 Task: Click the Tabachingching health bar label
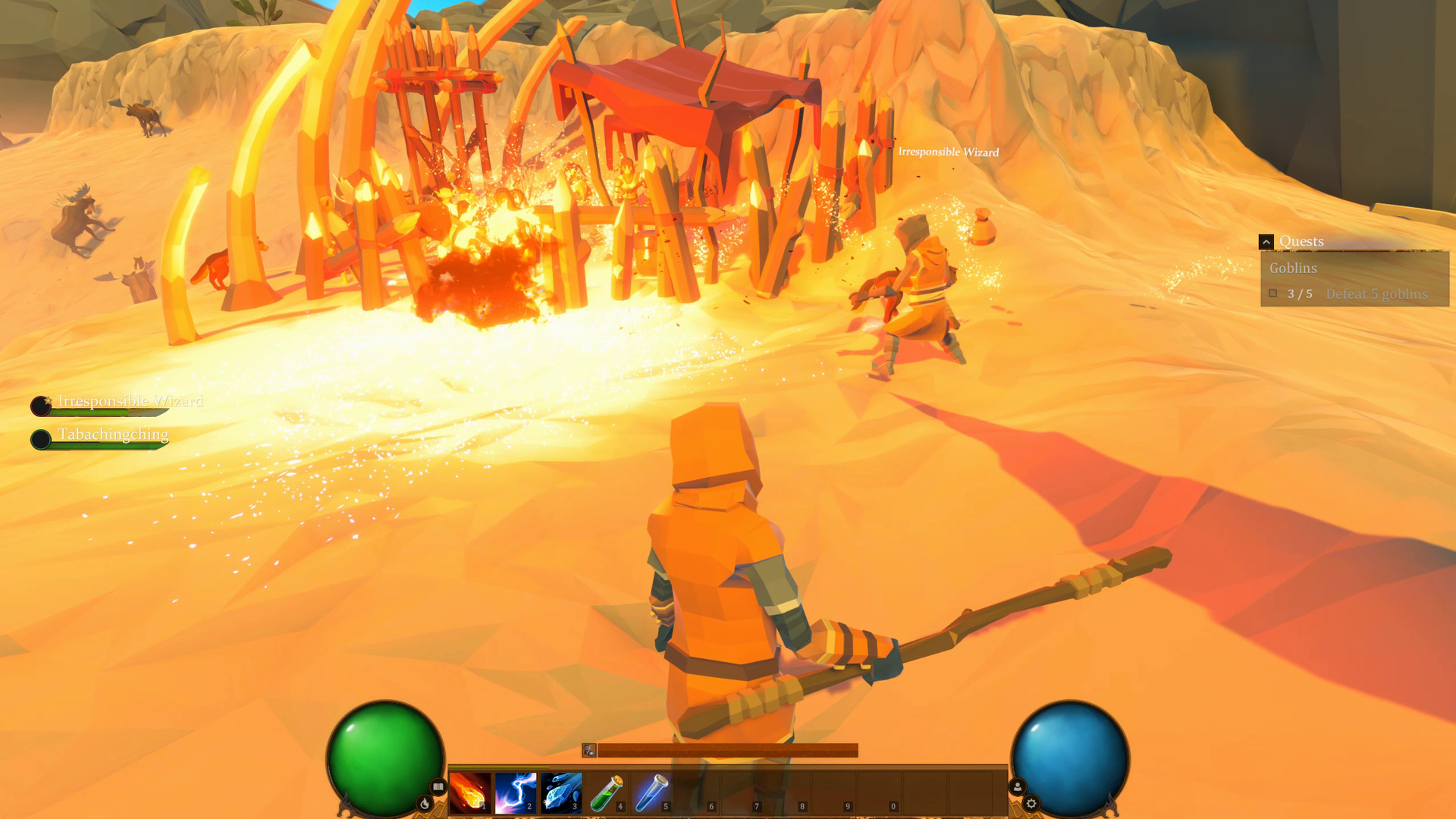(114, 434)
